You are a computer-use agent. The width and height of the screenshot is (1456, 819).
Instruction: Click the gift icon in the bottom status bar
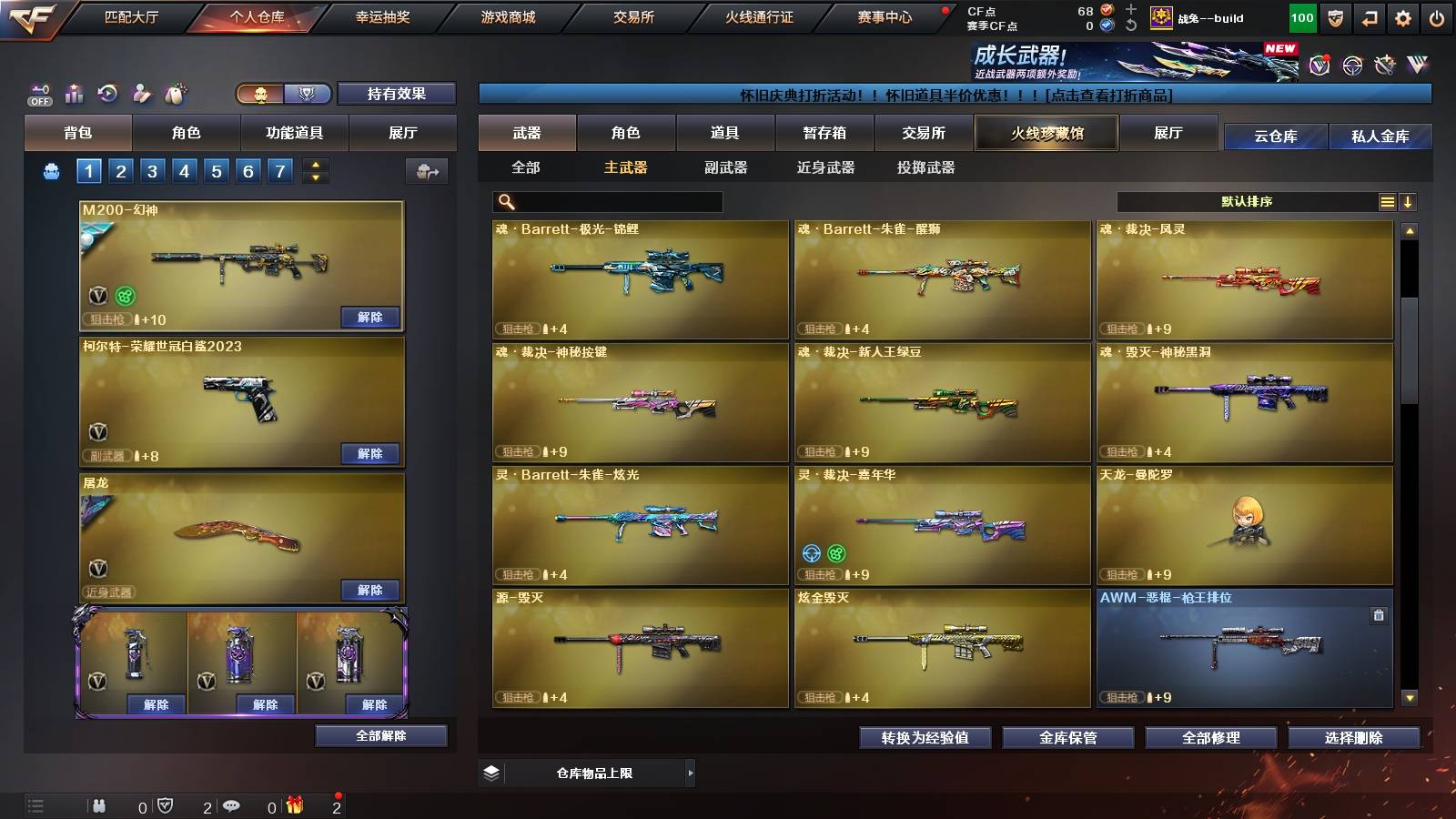point(295,806)
